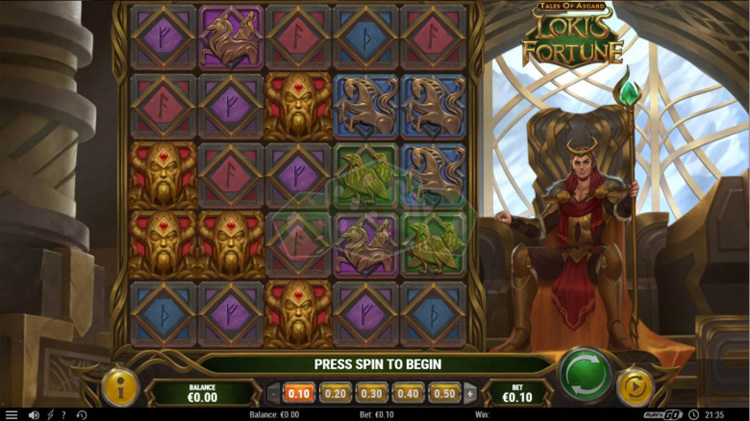
Task: Pick the 0.40 bet option
Action: pyautogui.click(x=407, y=393)
